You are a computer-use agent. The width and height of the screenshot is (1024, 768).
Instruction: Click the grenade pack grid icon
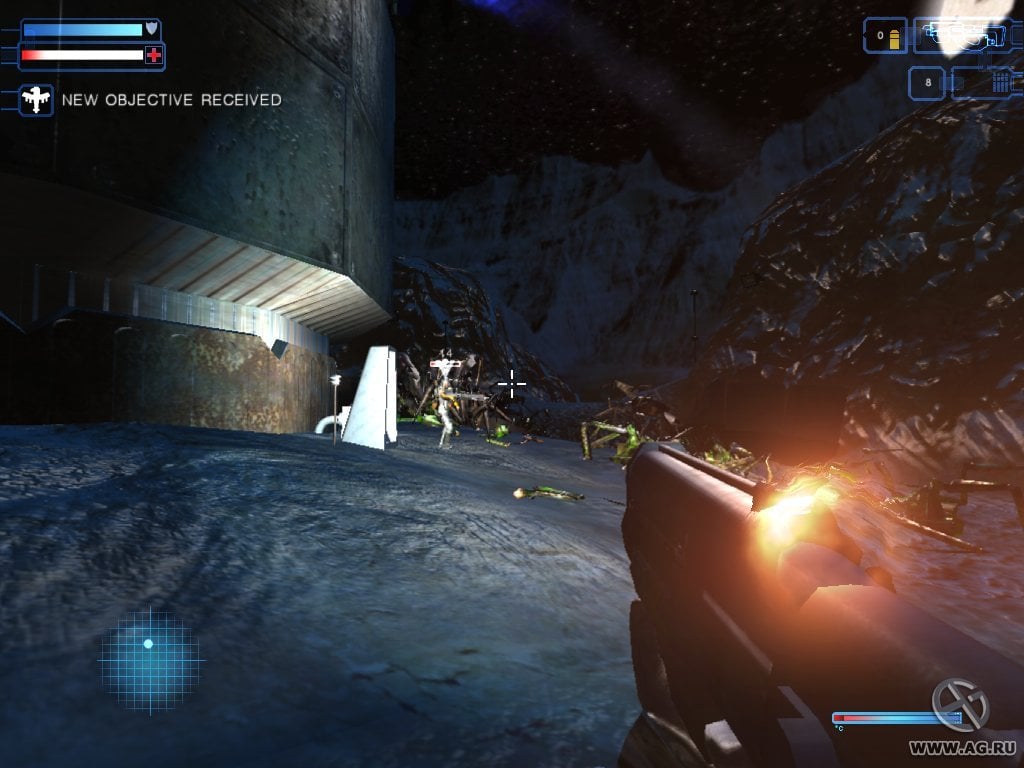click(1001, 82)
